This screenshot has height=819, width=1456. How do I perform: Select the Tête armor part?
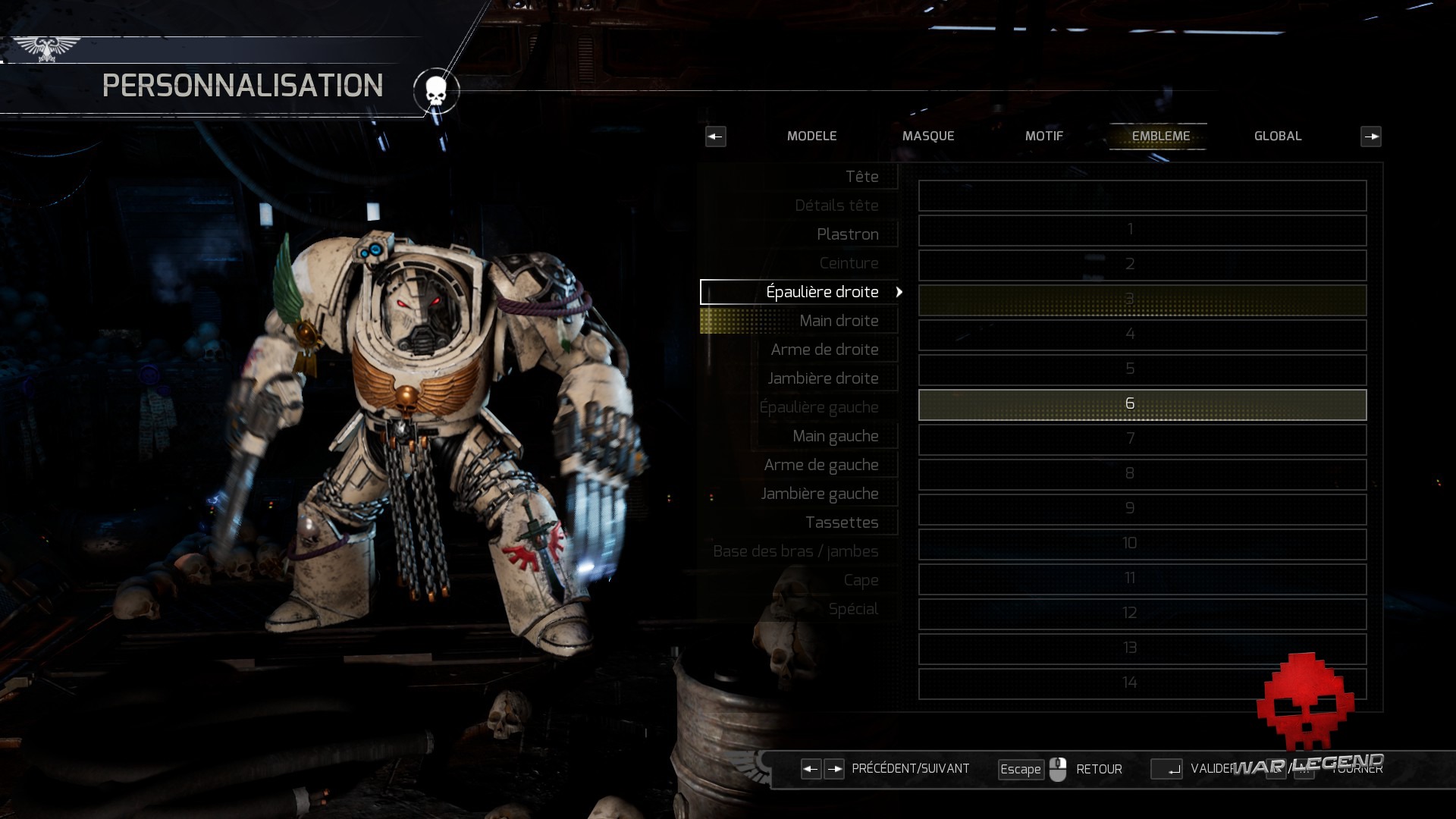pyautogui.click(x=861, y=177)
